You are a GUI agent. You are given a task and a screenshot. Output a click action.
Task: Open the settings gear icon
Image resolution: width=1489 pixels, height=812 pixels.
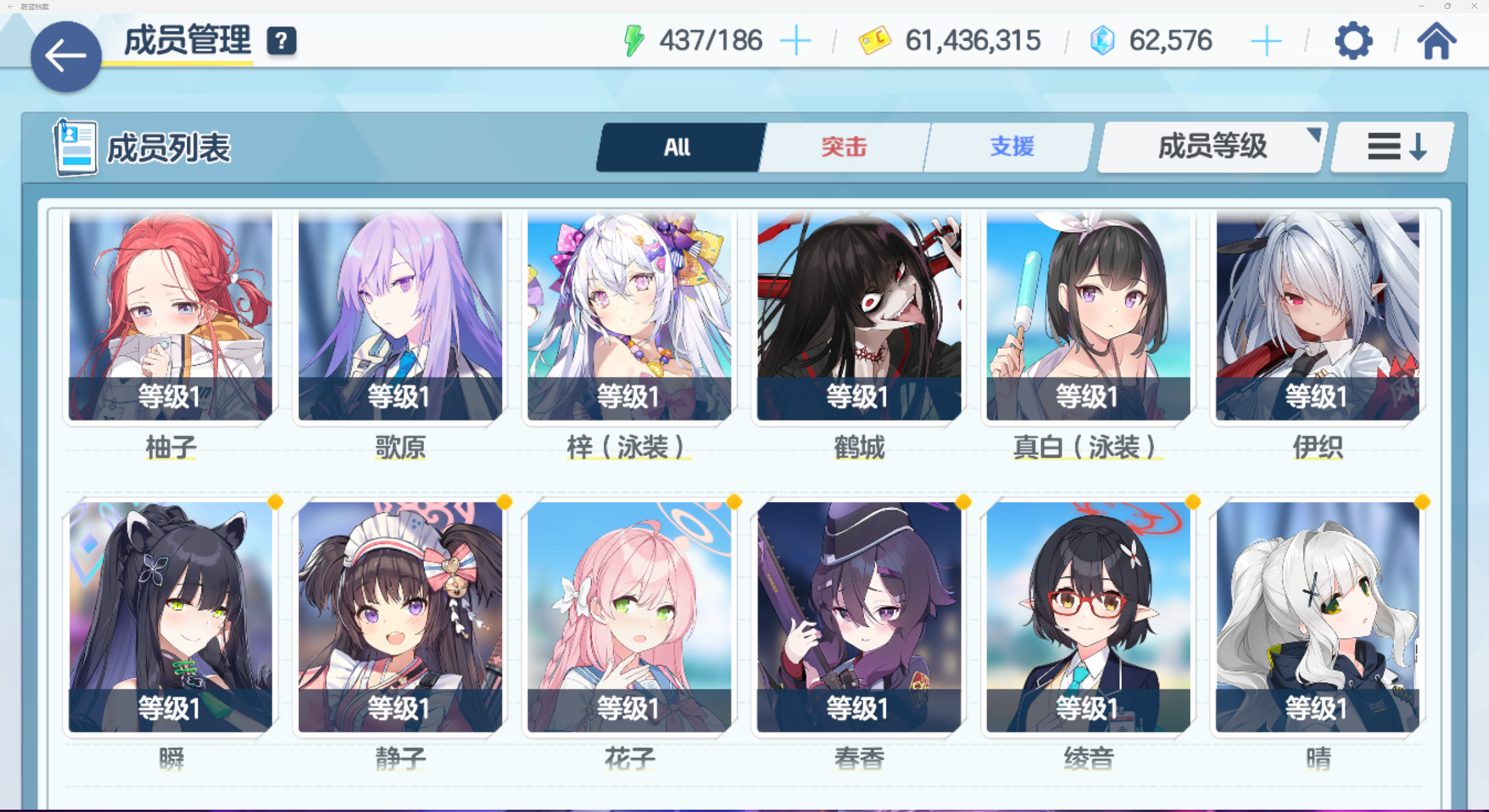tap(1355, 41)
